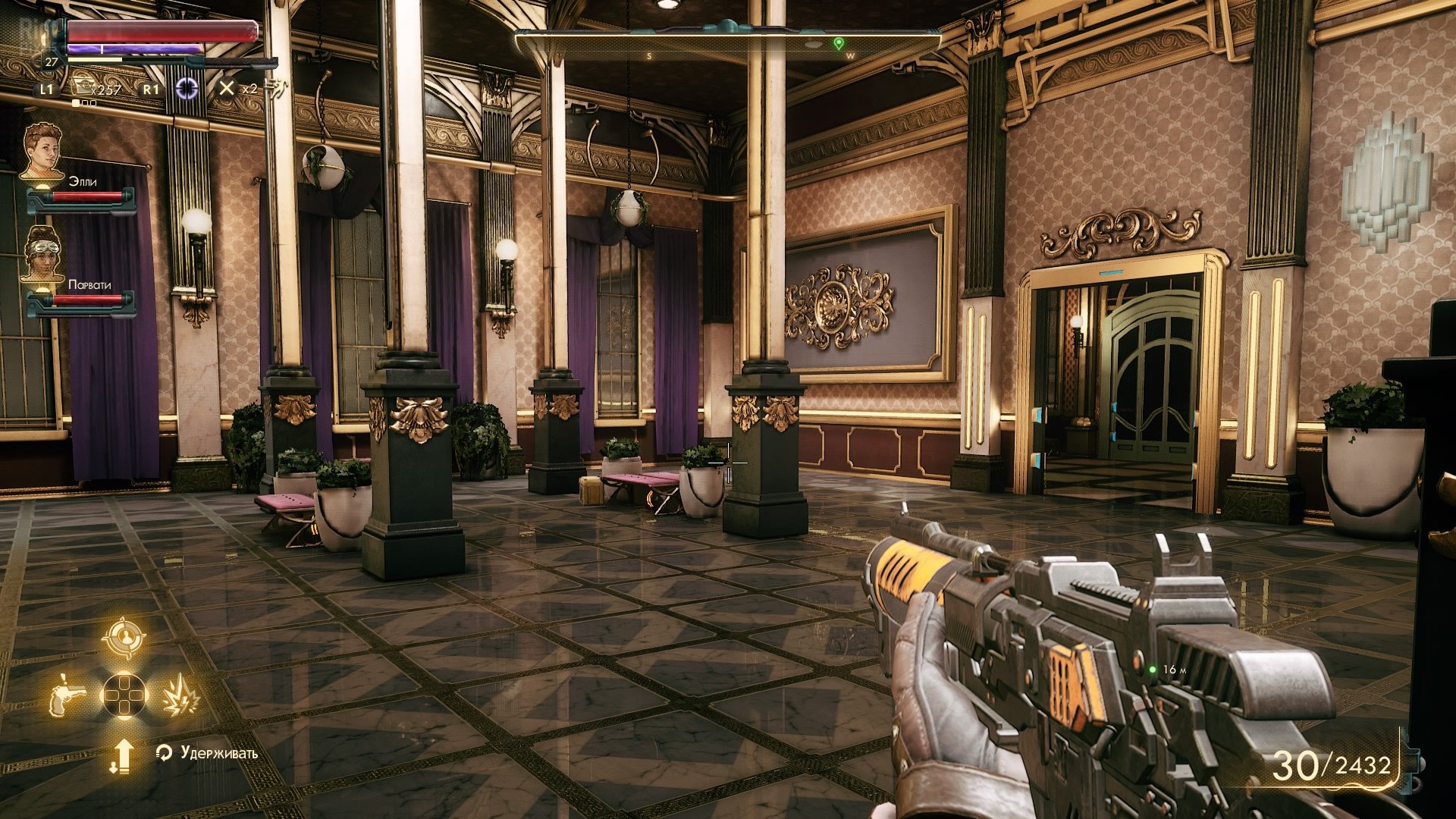
Task: Click the compass bar along the top
Action: click(728, 43)
